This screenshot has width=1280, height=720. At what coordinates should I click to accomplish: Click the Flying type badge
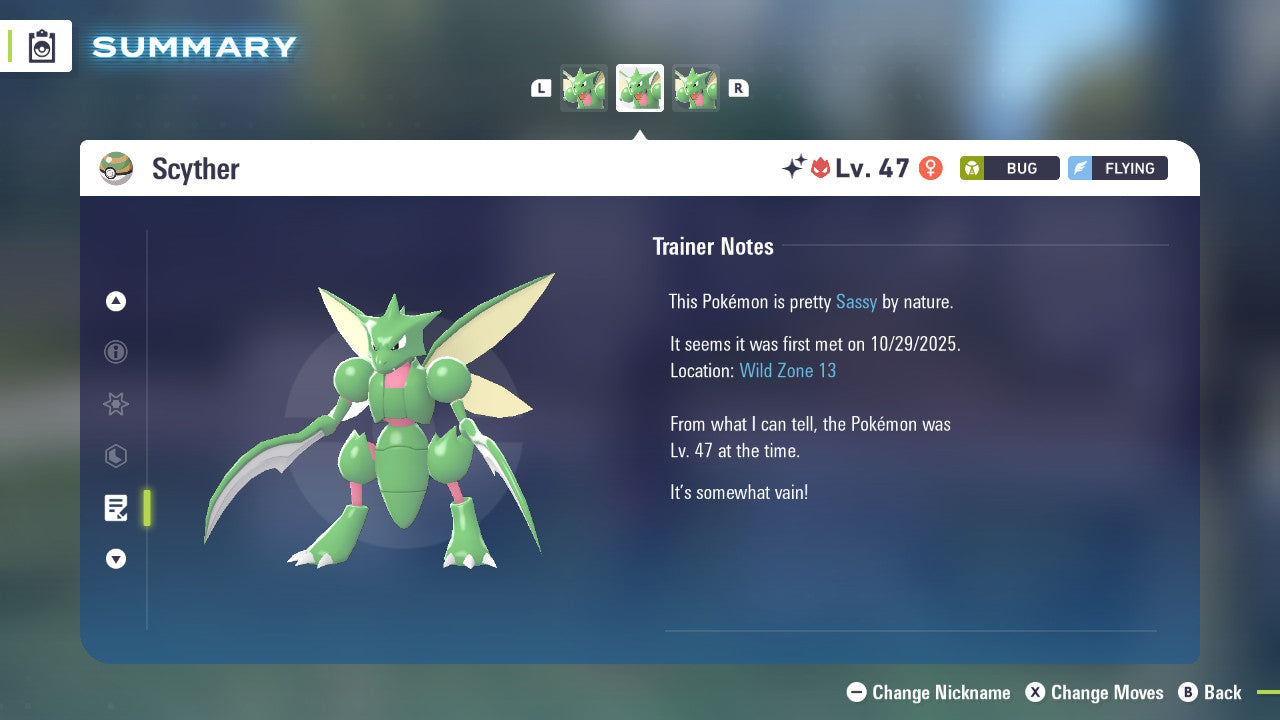(1117, 168)
